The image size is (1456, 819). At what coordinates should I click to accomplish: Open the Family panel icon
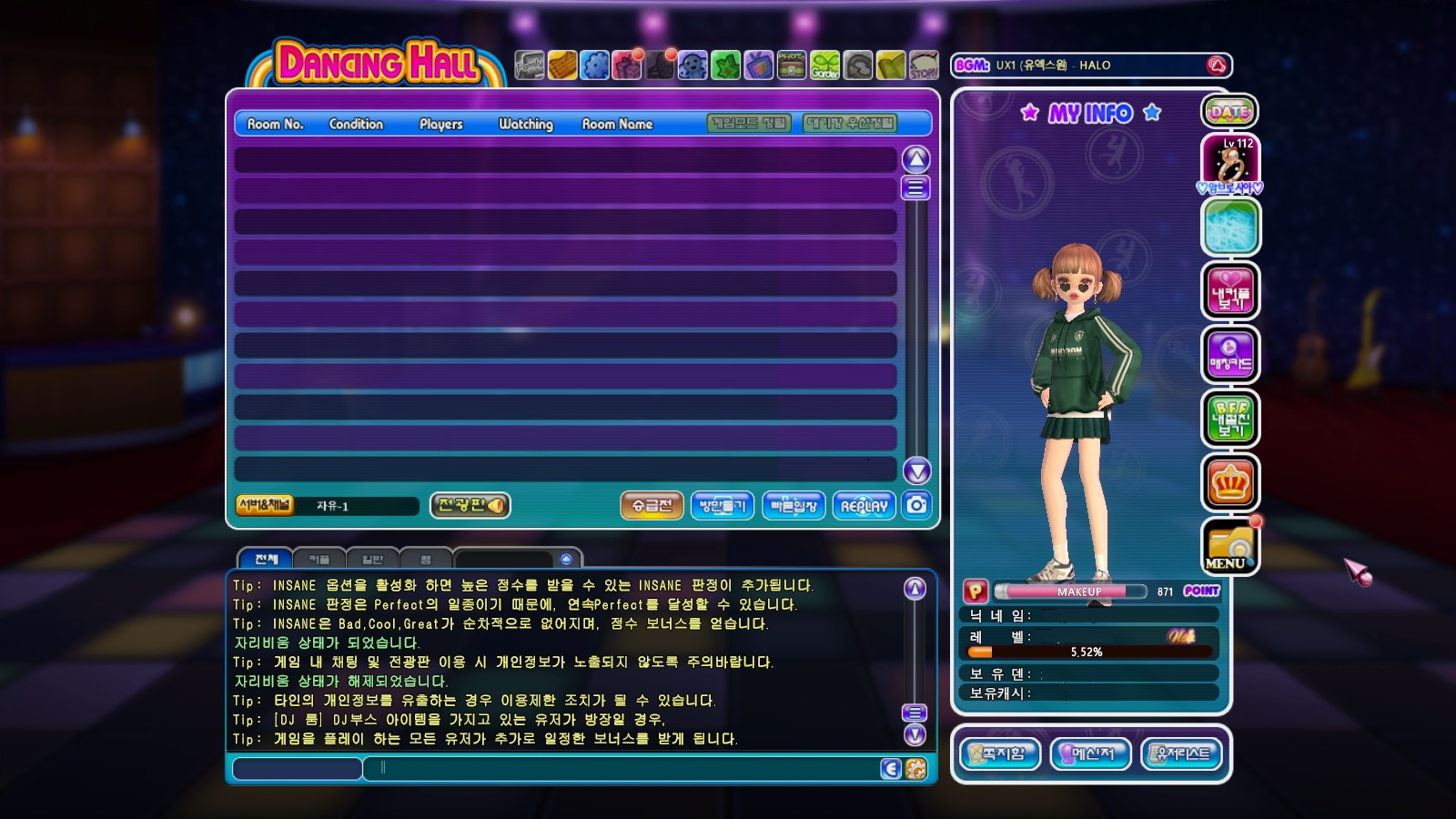pyautogui.click(x=528, y=65)
